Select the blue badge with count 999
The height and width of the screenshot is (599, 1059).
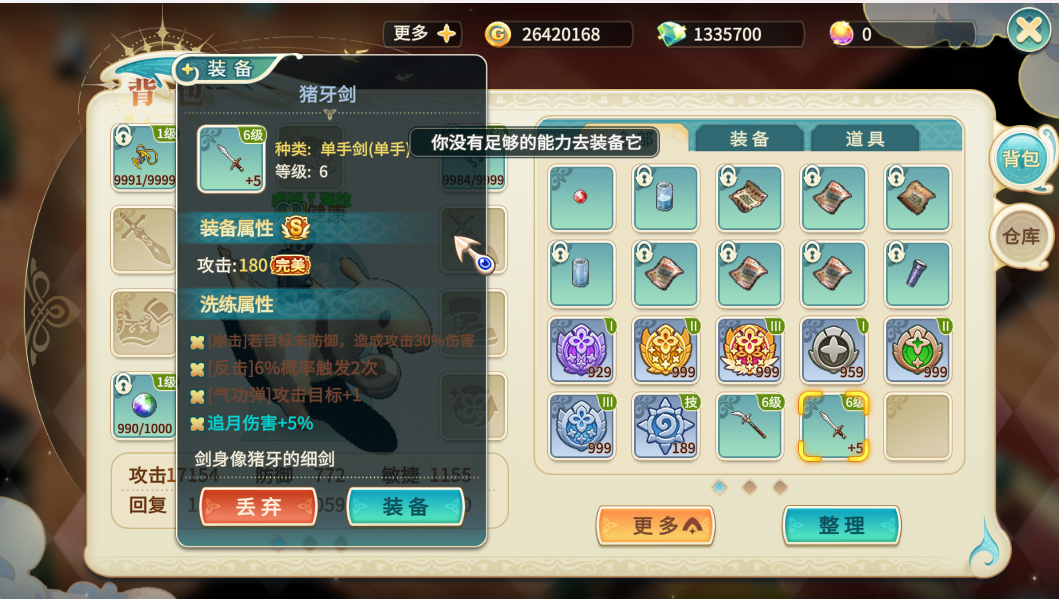click(x=581, y=426)
